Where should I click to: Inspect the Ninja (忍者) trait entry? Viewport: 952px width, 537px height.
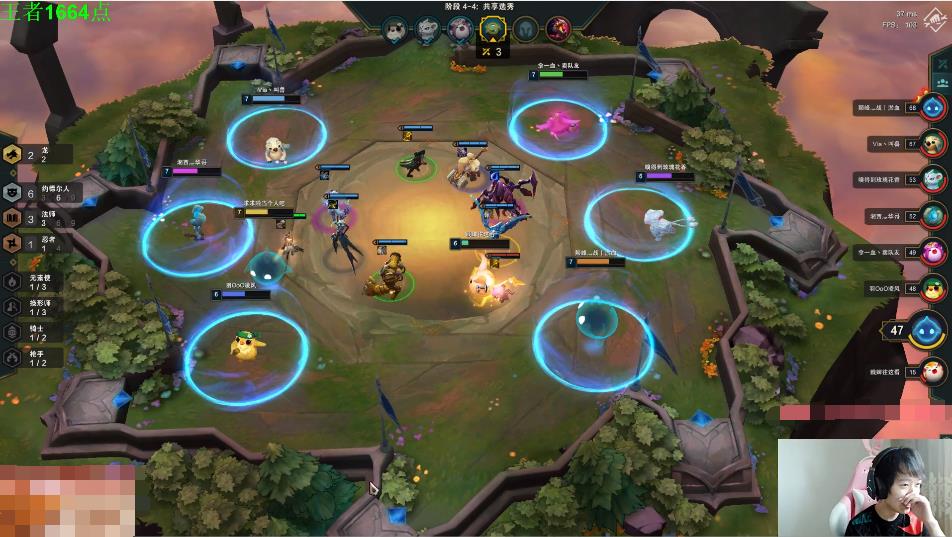[14, 243]
